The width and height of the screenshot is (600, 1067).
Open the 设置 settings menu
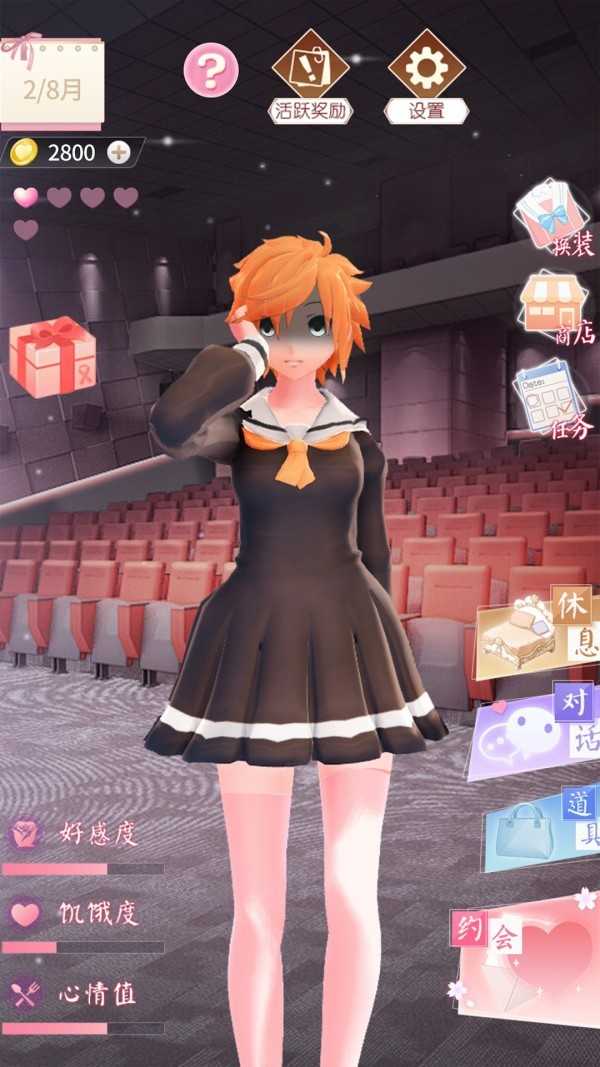tap(426, 76)
